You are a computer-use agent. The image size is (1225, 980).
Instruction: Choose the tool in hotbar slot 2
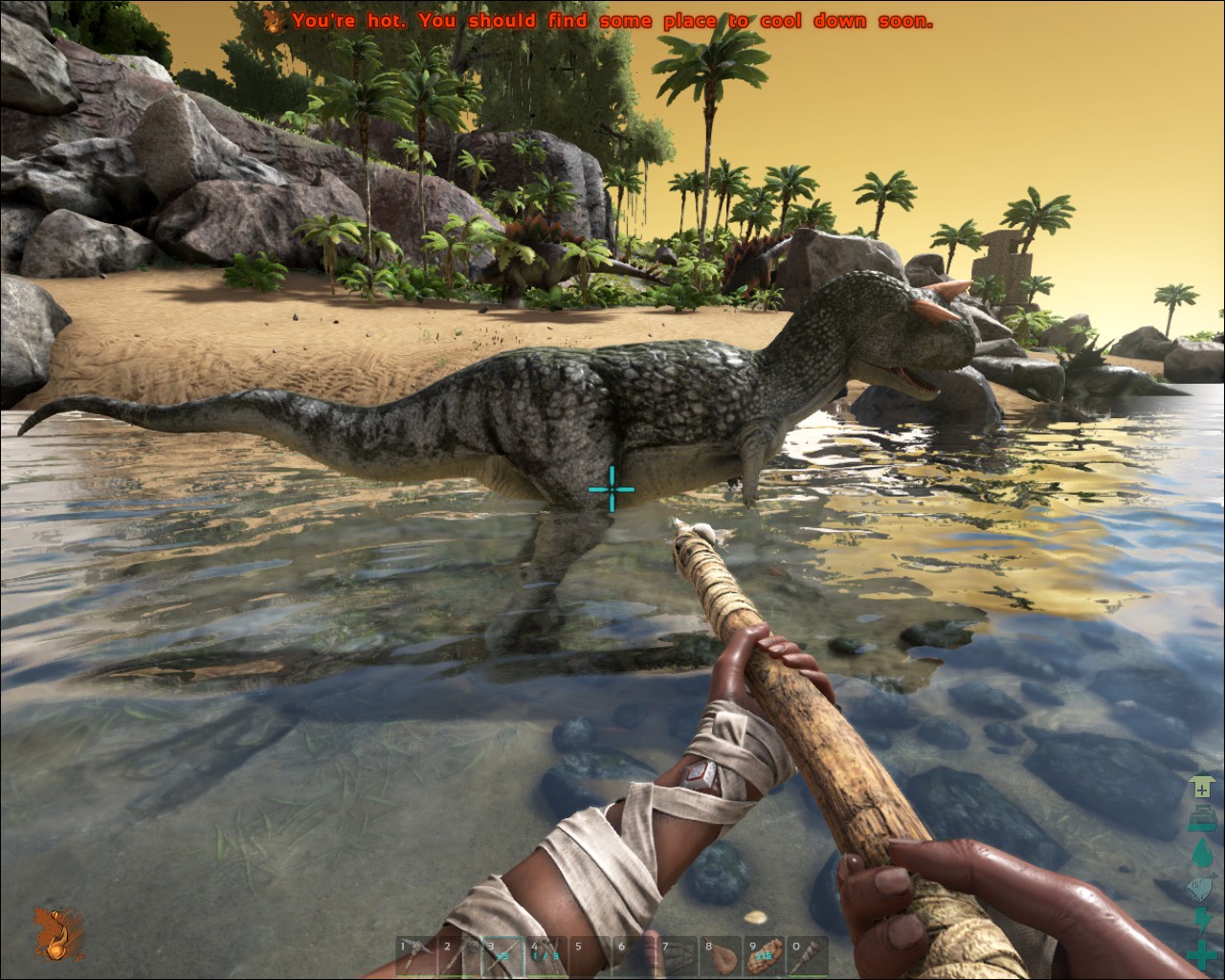(458, 957)
